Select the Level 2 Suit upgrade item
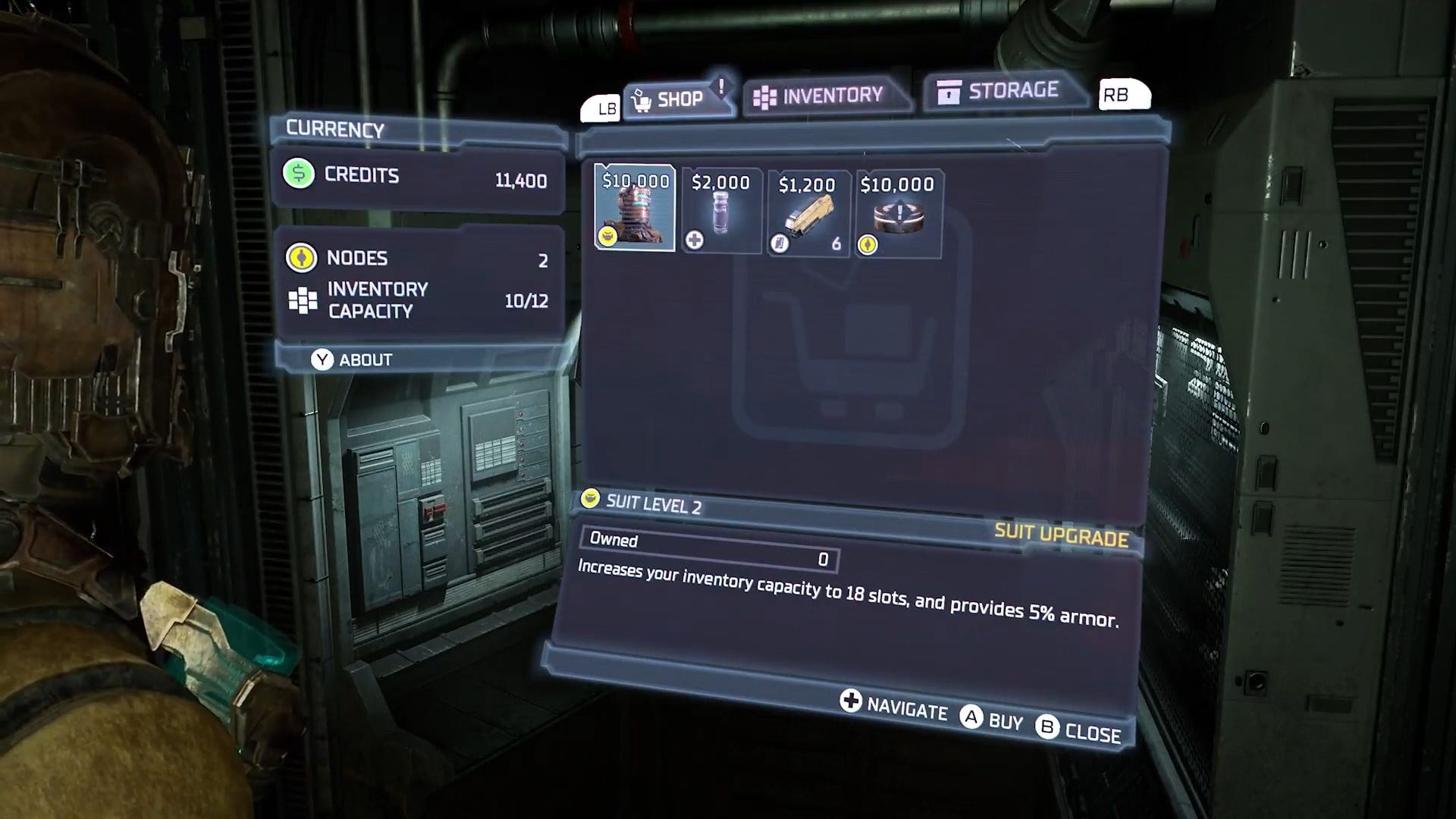This screenshot has width=1456, height=819. point(635,210)
